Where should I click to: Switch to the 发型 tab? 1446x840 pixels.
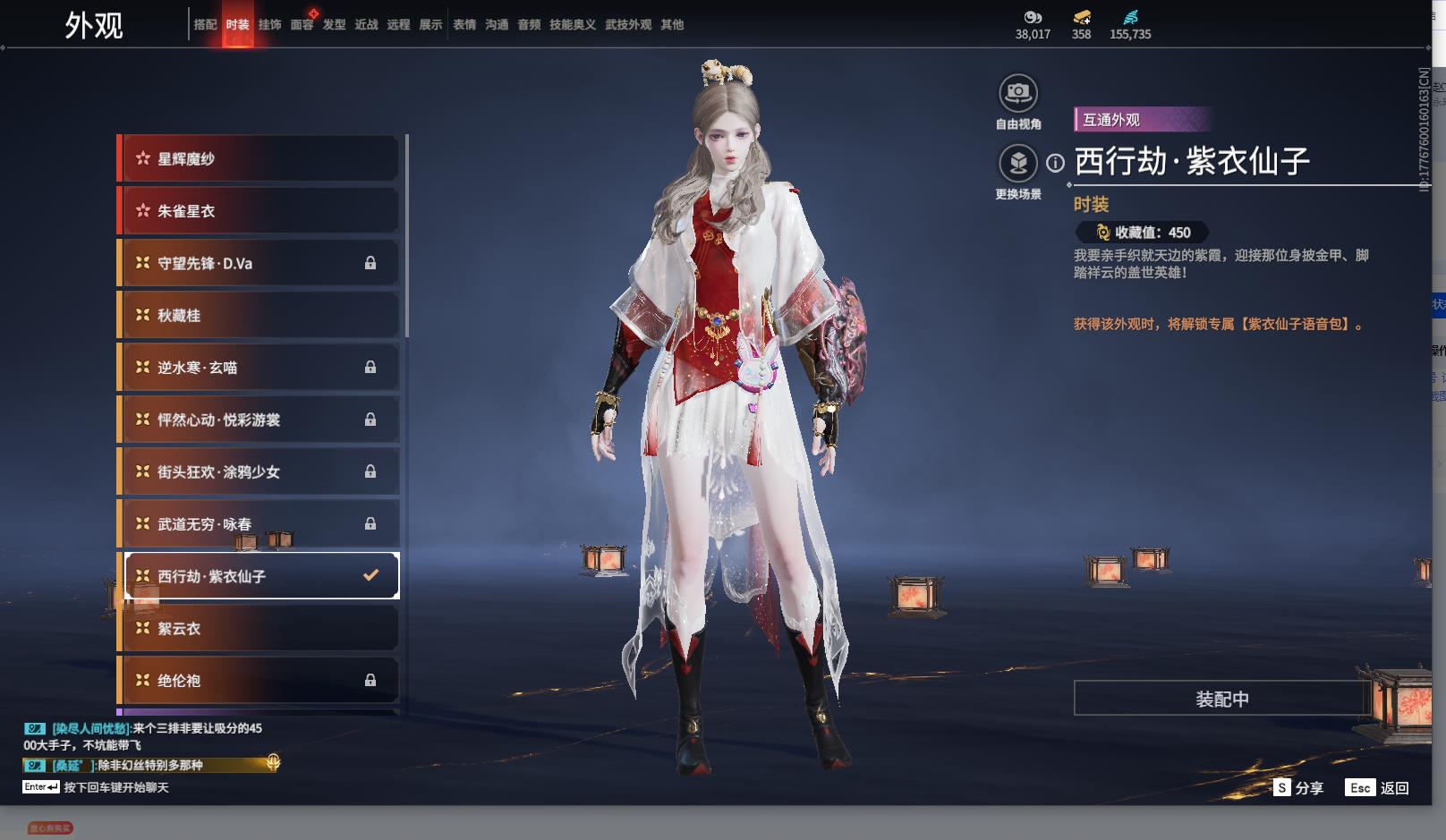pyautogui.click(x=334, y=25)
